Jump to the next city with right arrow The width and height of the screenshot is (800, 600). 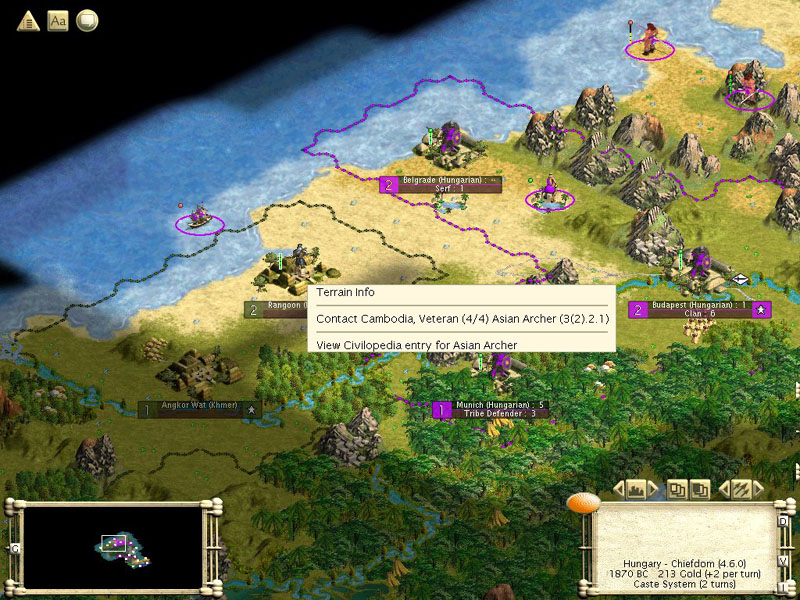click(652, 489)
